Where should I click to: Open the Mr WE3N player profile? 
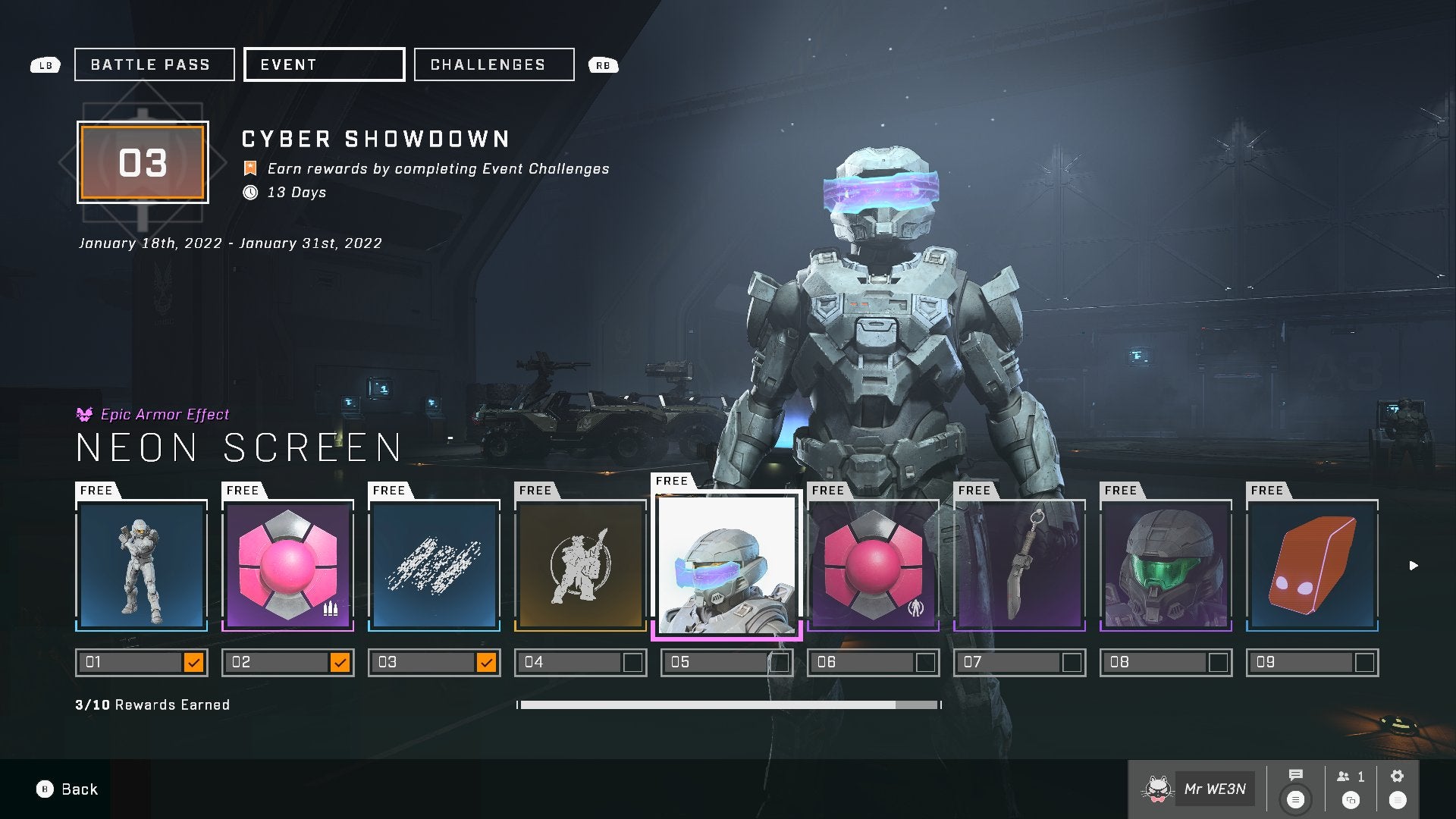point(1198,789)
